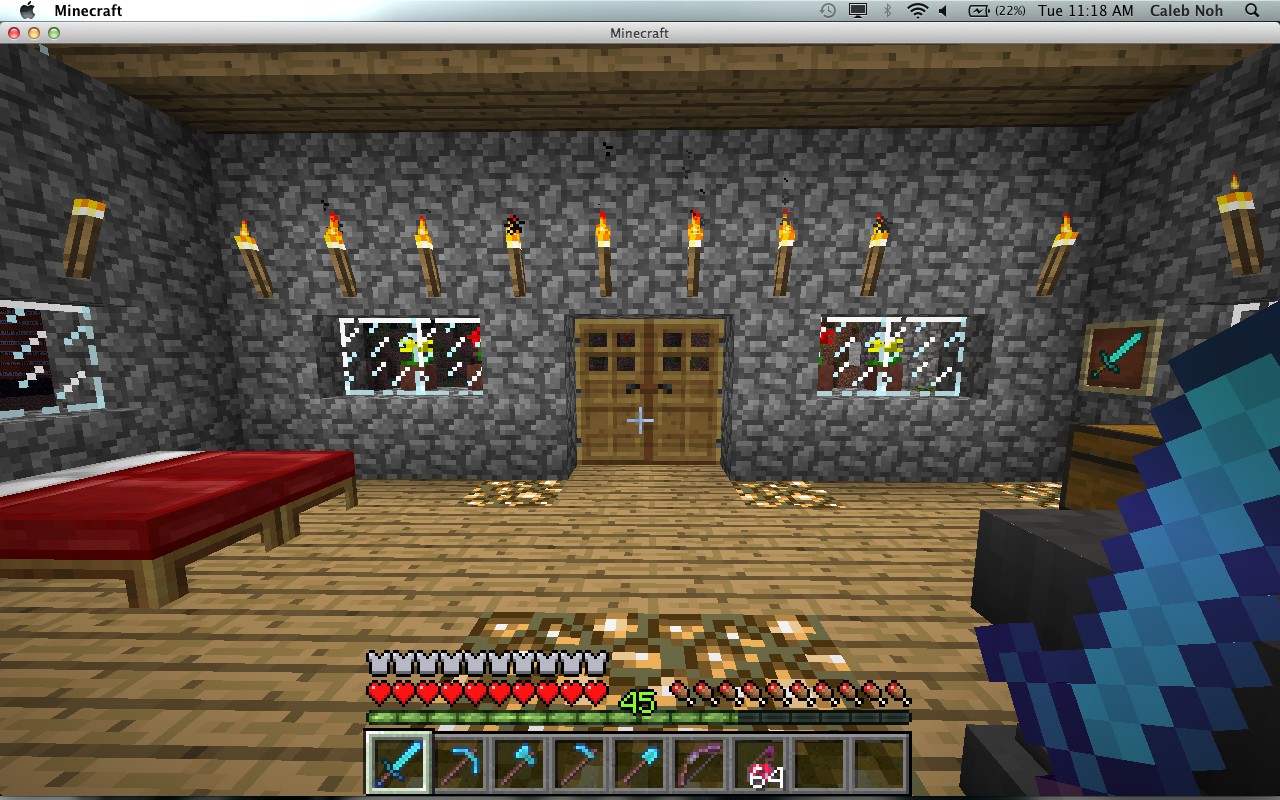Switch to the diamond hoe slot
Image resolution: width=1280 pixels, height=800 pixels.
click(578, 763)
